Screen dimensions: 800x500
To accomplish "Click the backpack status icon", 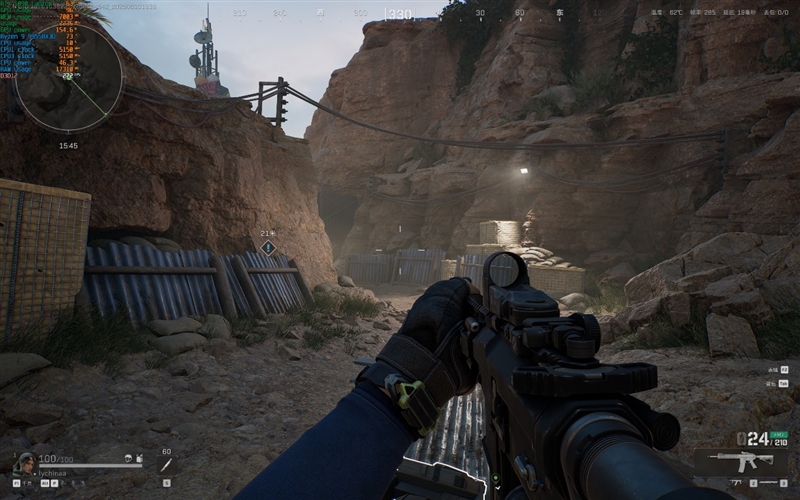I will coord(141,458).
